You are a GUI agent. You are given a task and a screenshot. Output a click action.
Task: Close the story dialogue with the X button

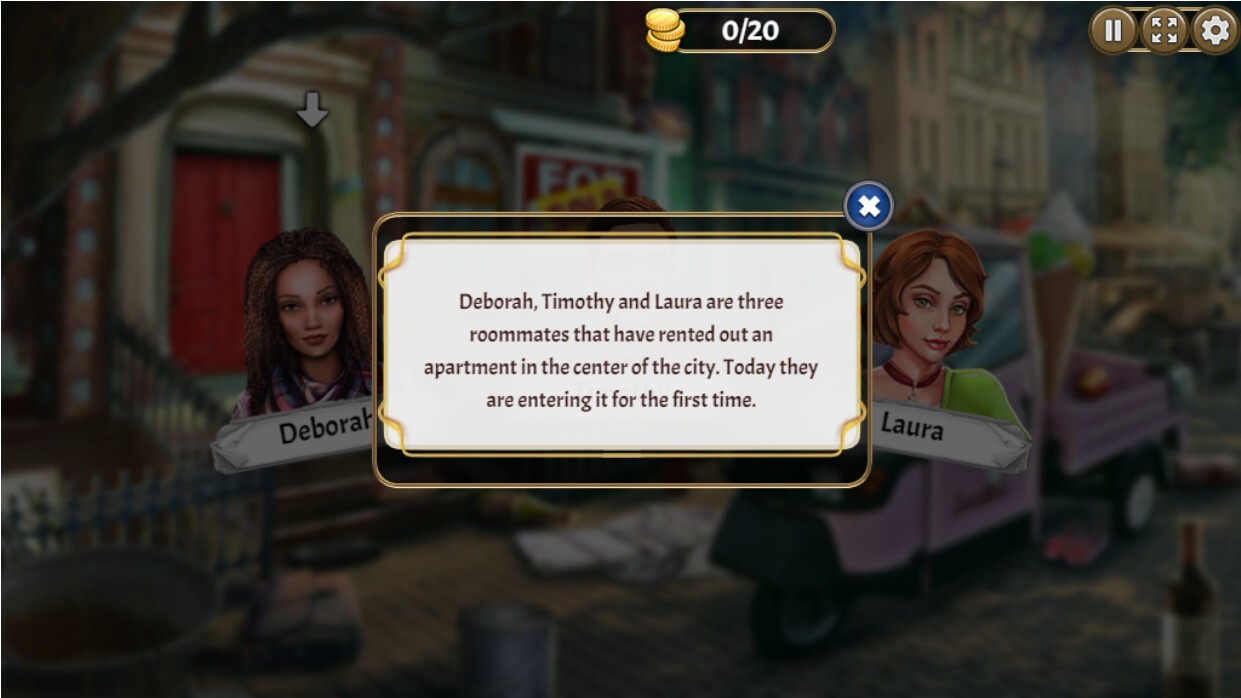click(869, 207)
